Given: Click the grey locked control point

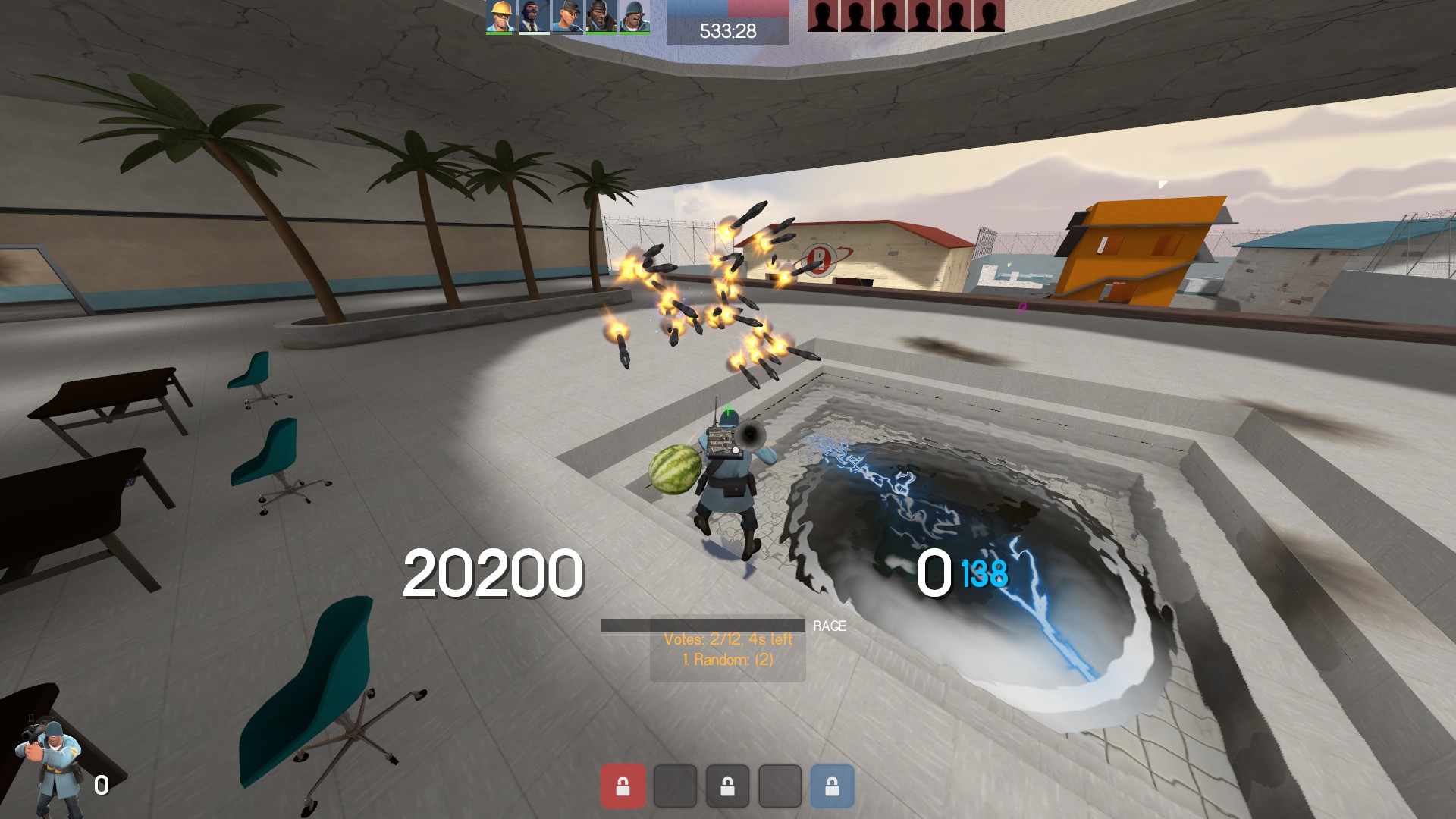Looking at the screenshot, I should point(727,786).
